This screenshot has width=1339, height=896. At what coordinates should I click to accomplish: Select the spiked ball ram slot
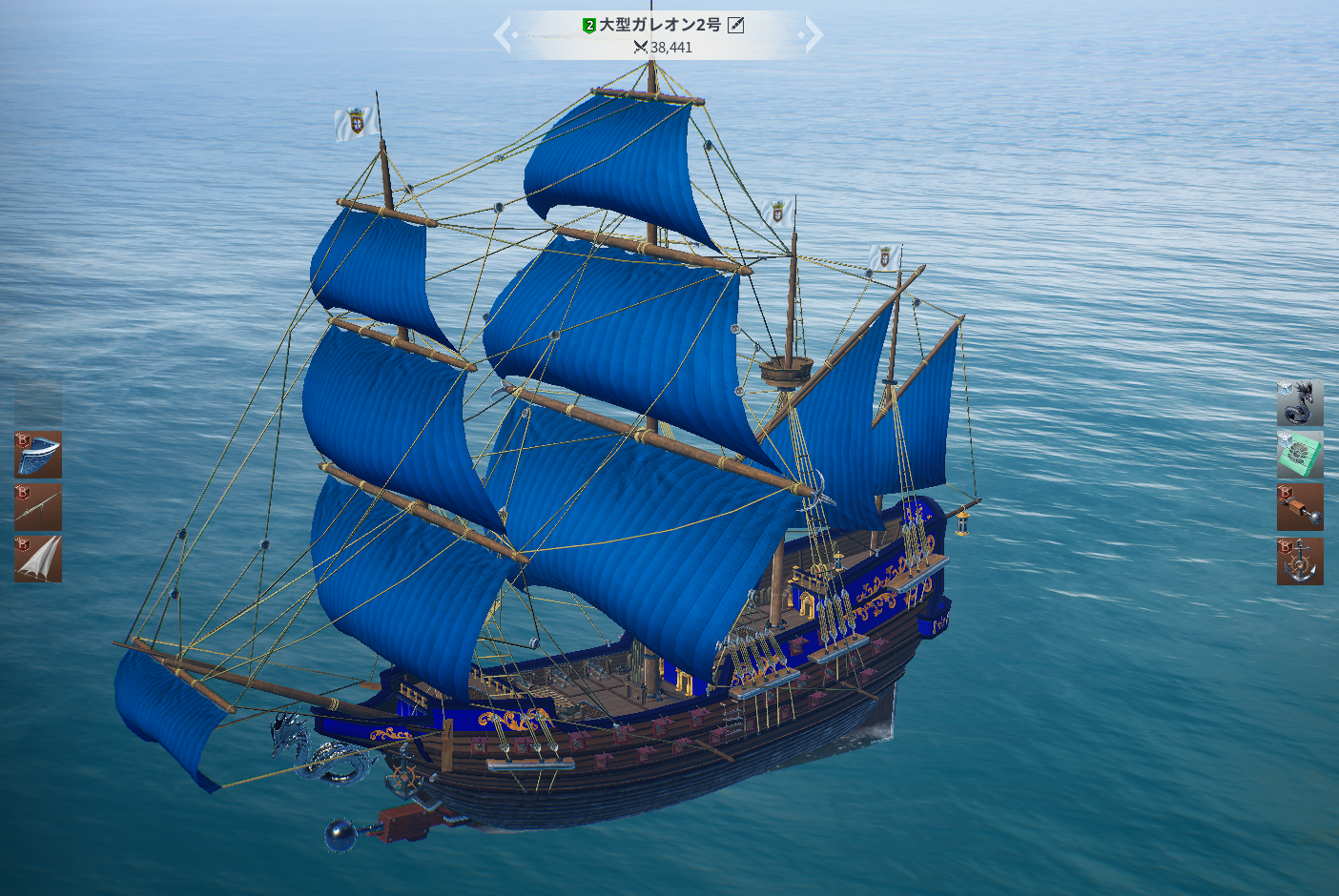(1300, 507)
